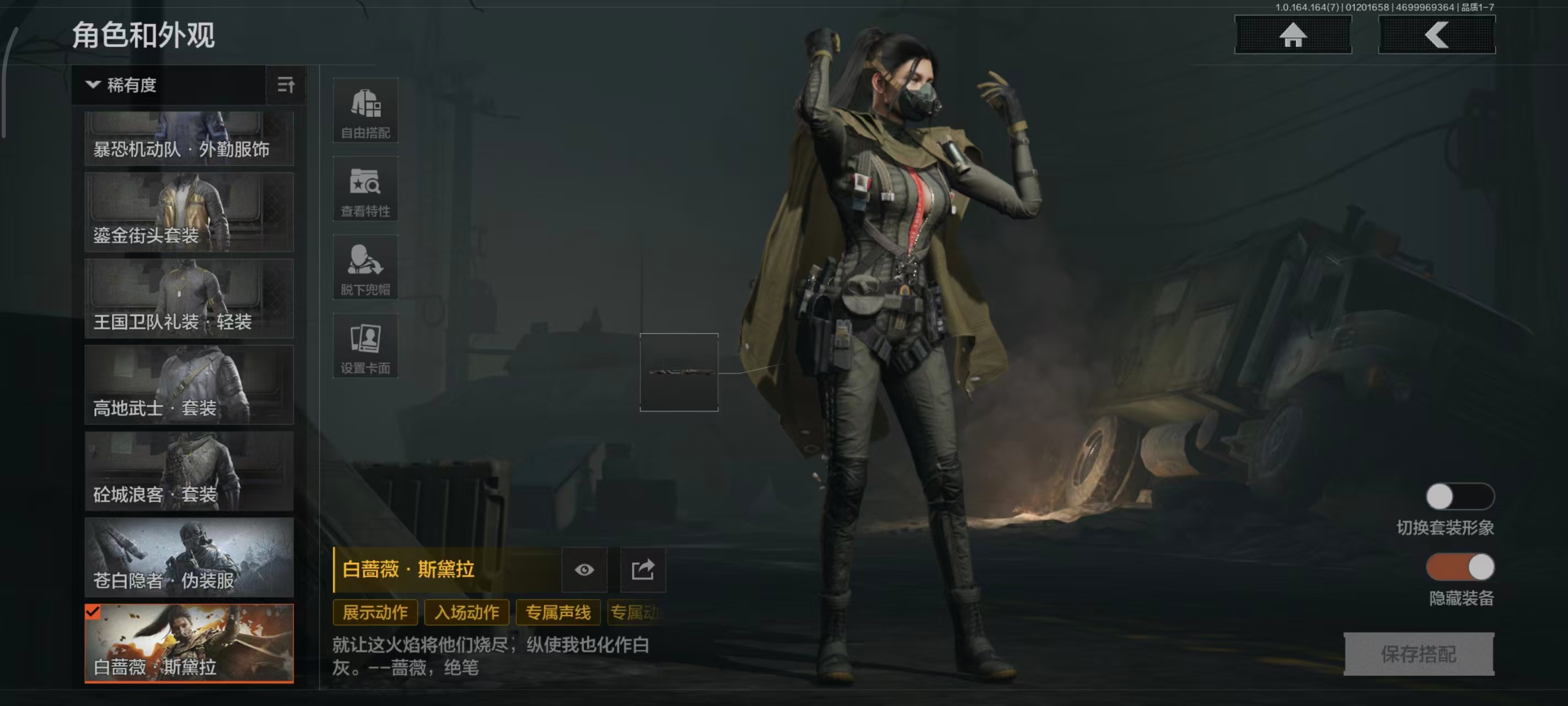Choose the 鎏金街头套装 outfit
This screenshot has width=1568, height=706.
click(x=189, y=212)
